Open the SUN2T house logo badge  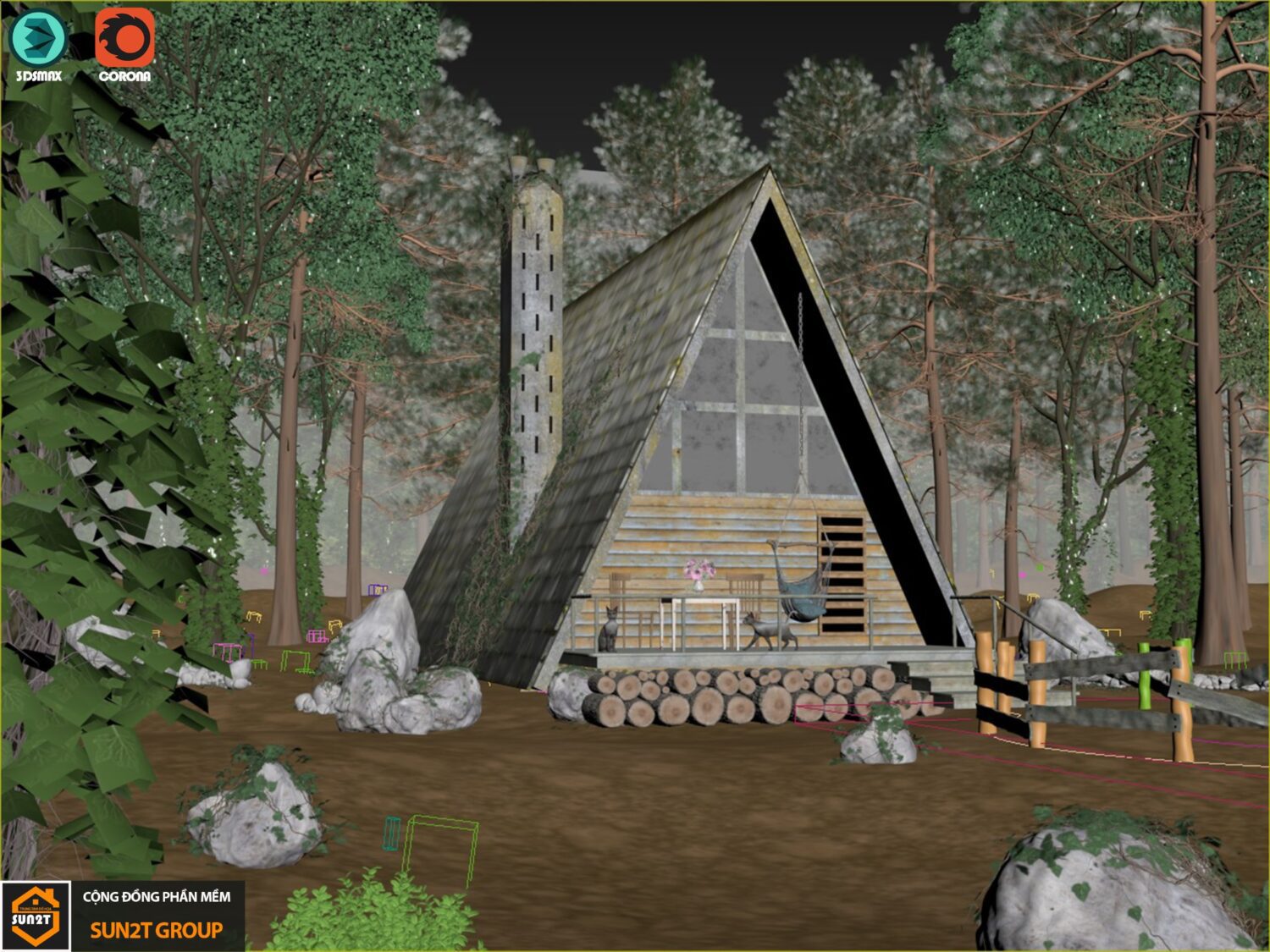[35, 916]
